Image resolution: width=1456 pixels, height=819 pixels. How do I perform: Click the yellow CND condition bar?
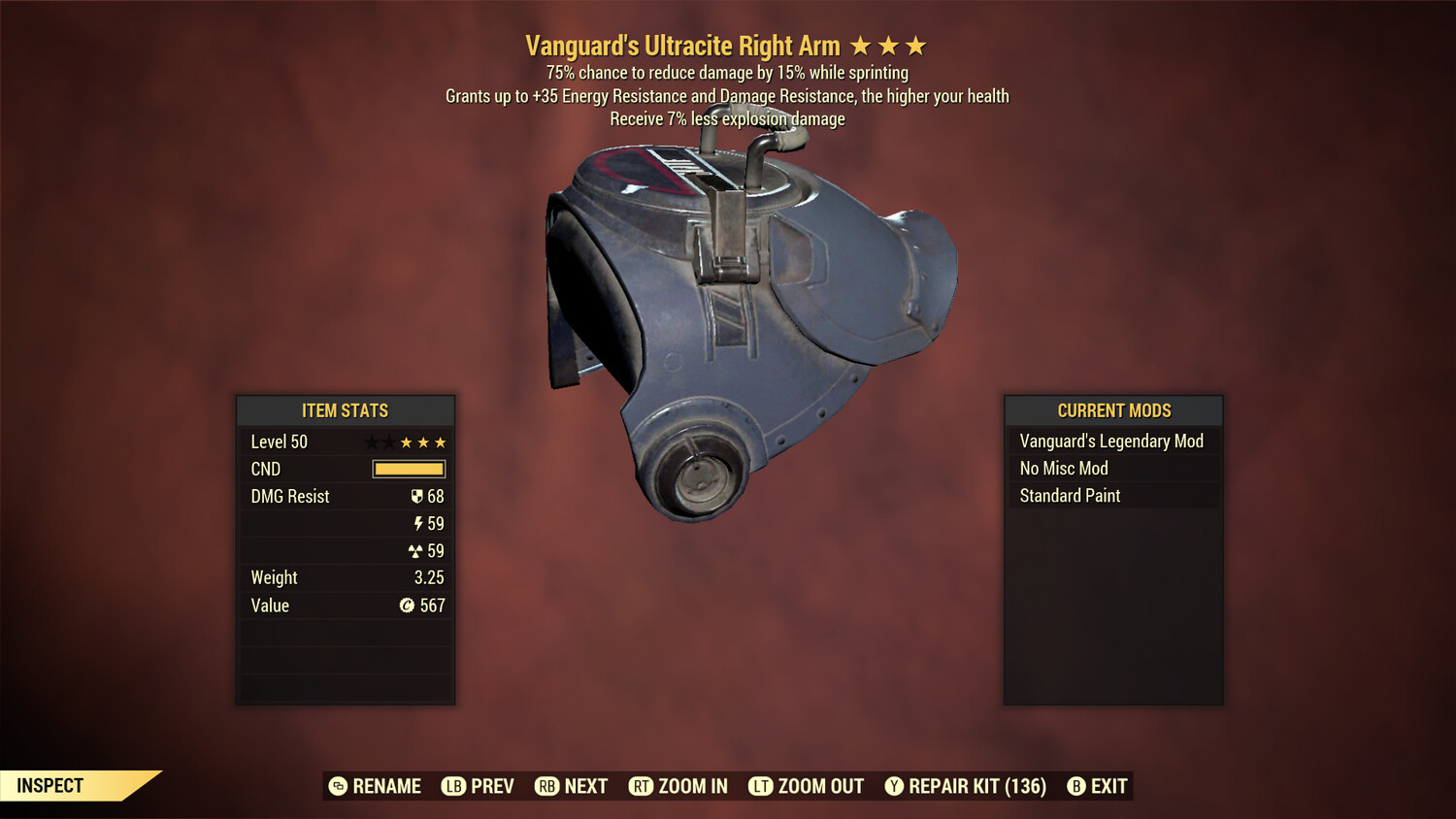[407, 469]
